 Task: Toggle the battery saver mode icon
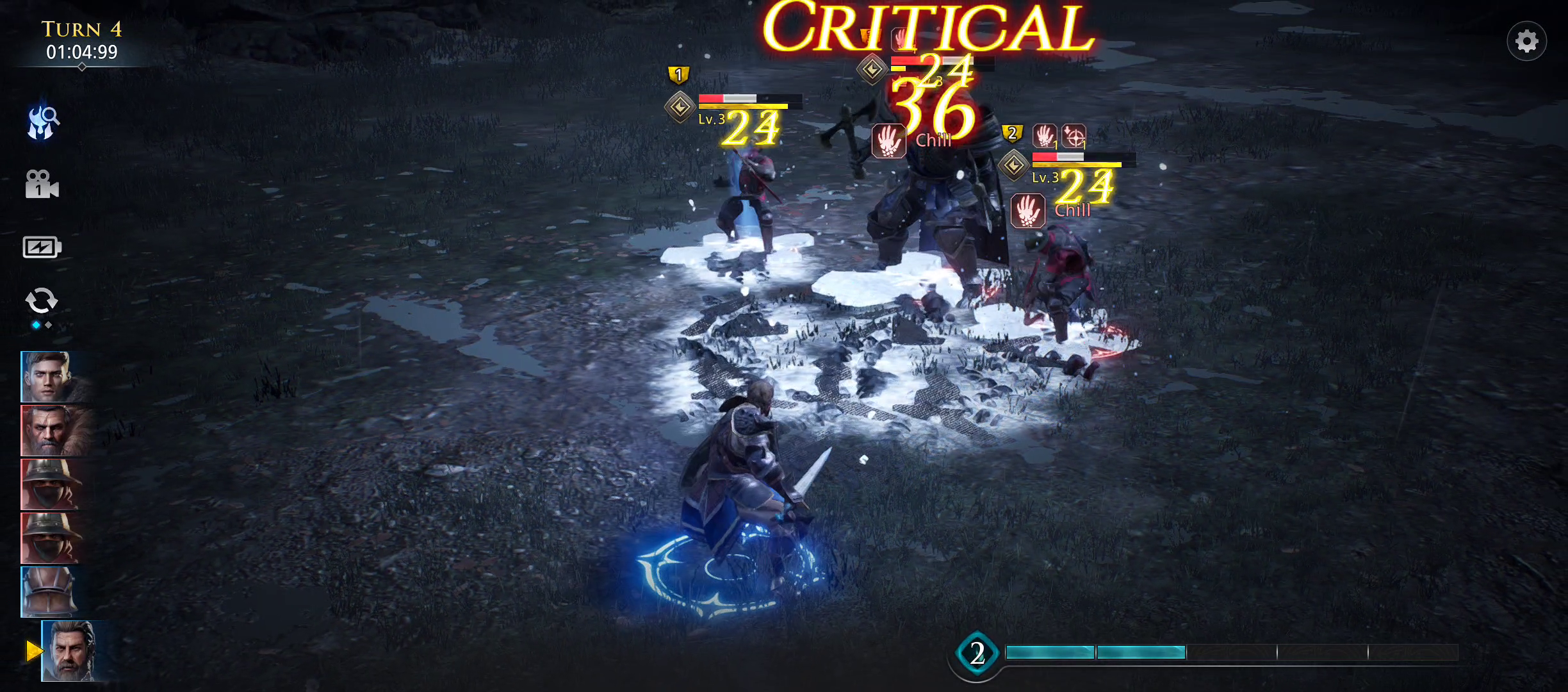pyautogui.click(x=42, y=247)
